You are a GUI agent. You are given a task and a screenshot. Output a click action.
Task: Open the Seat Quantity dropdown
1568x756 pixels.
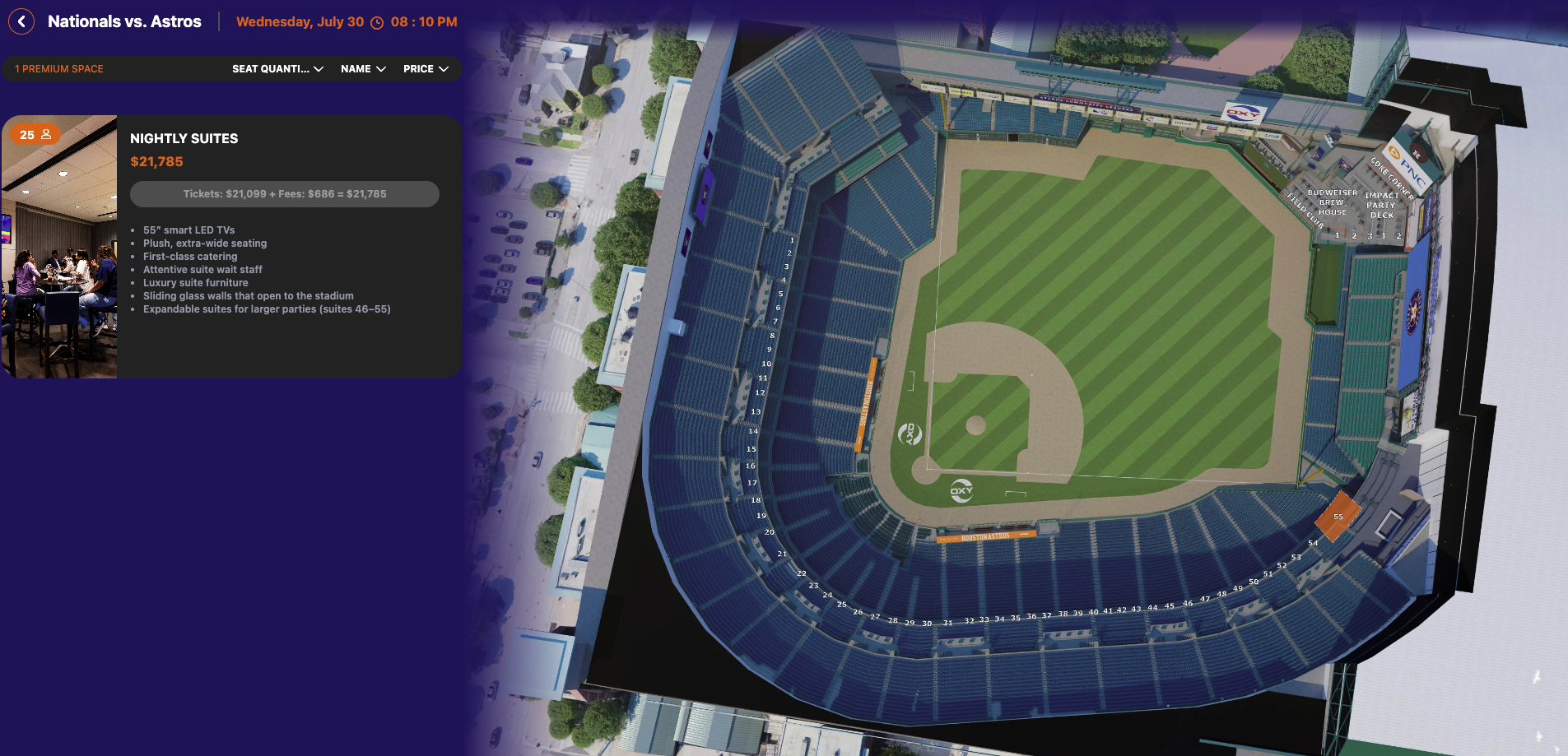277,69
